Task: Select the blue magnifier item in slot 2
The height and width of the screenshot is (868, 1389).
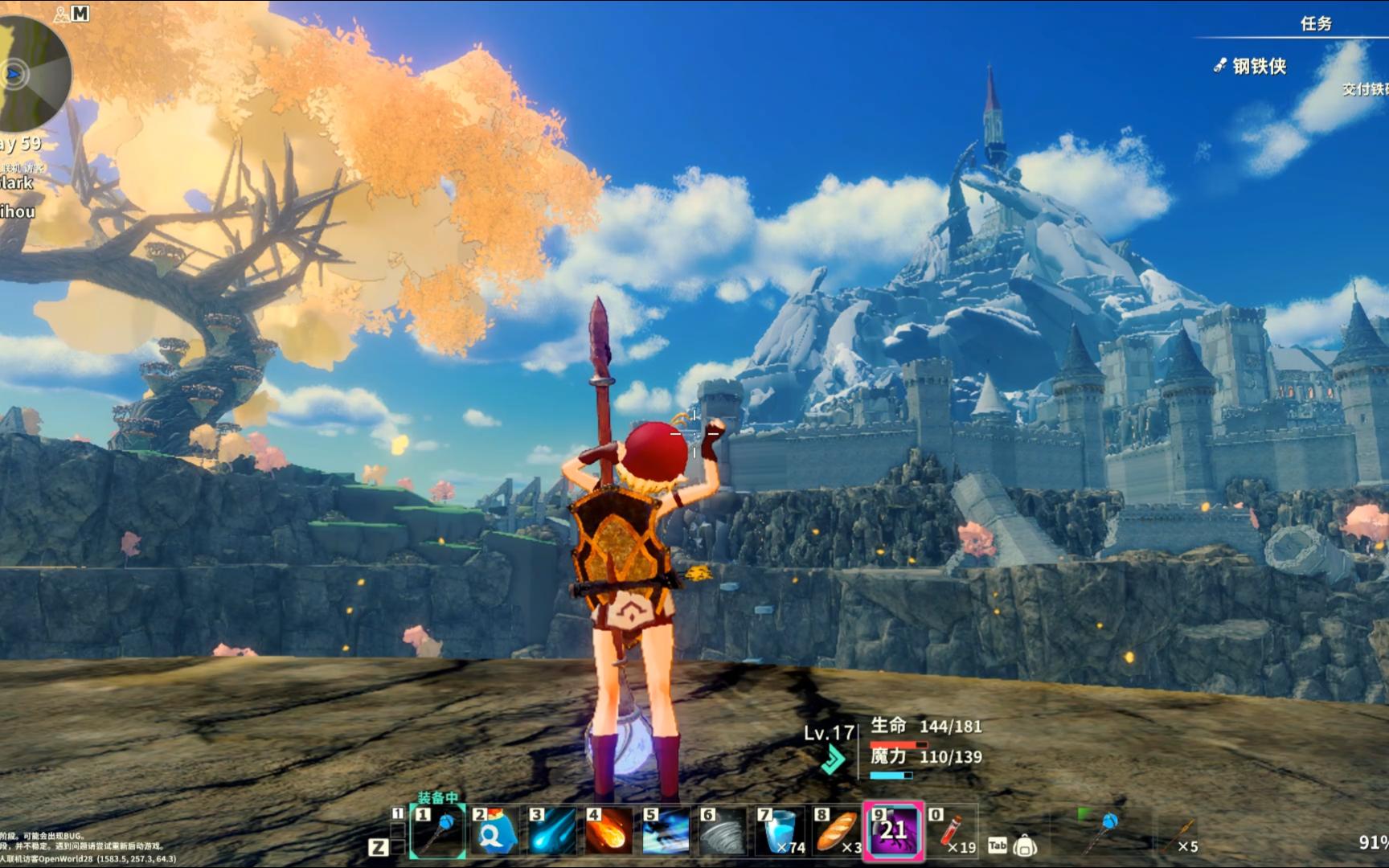Action: coord(494,831)
